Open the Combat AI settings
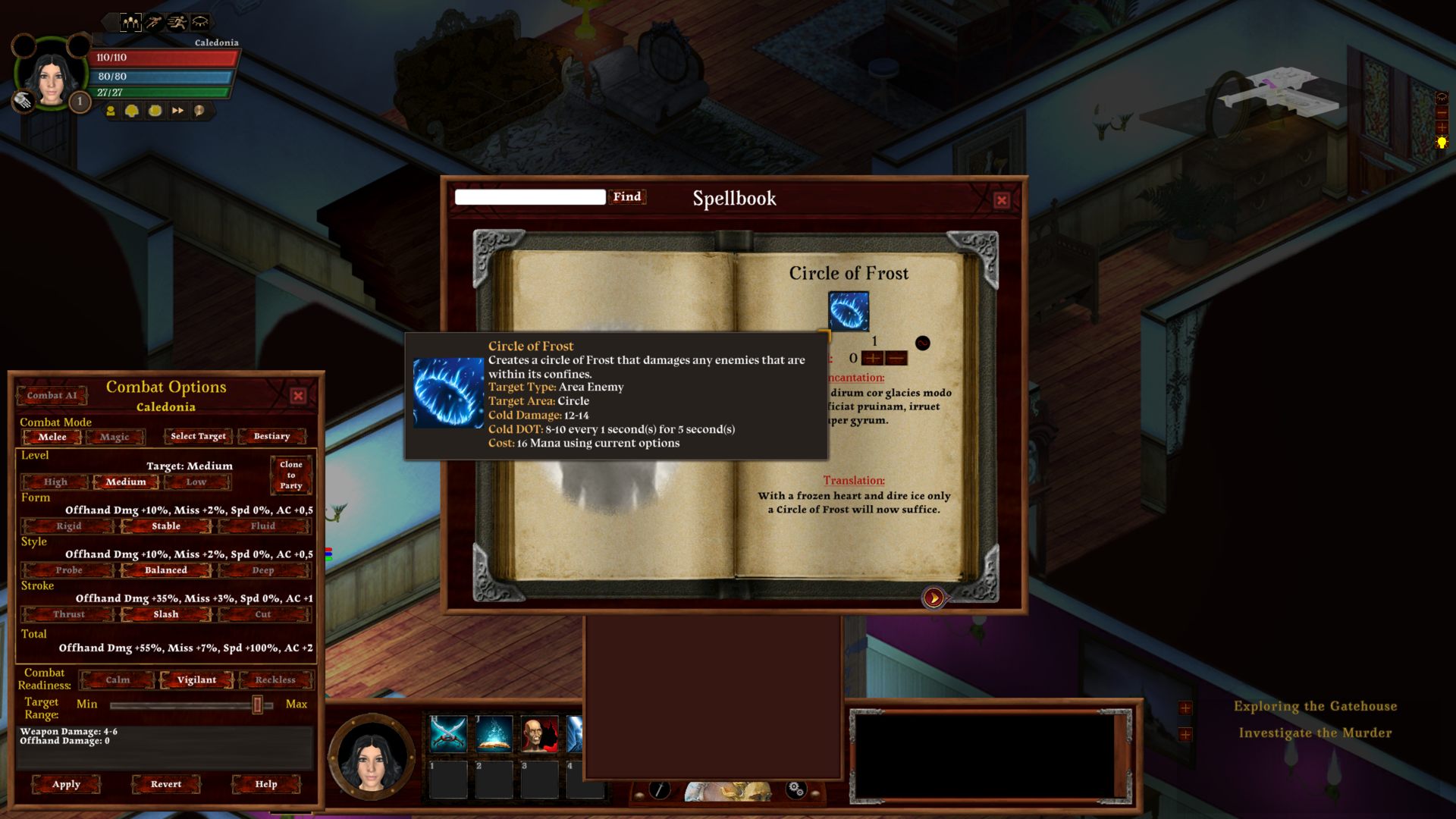Image resolution: width=1456 pixels, height=819 pixels. pyautogui.click(x=52, y=396)
